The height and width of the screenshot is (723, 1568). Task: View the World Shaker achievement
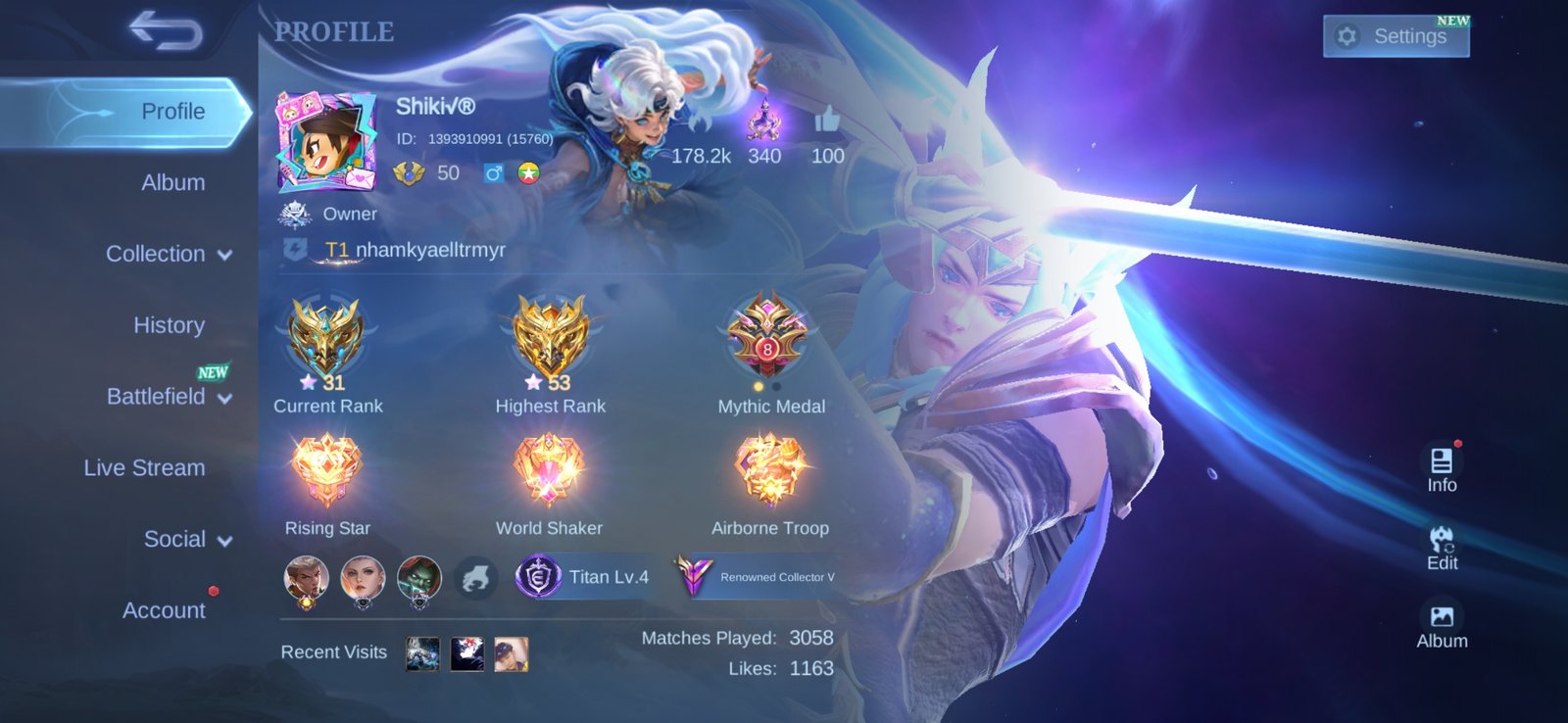pyautogui.click(x=549, y=470)
